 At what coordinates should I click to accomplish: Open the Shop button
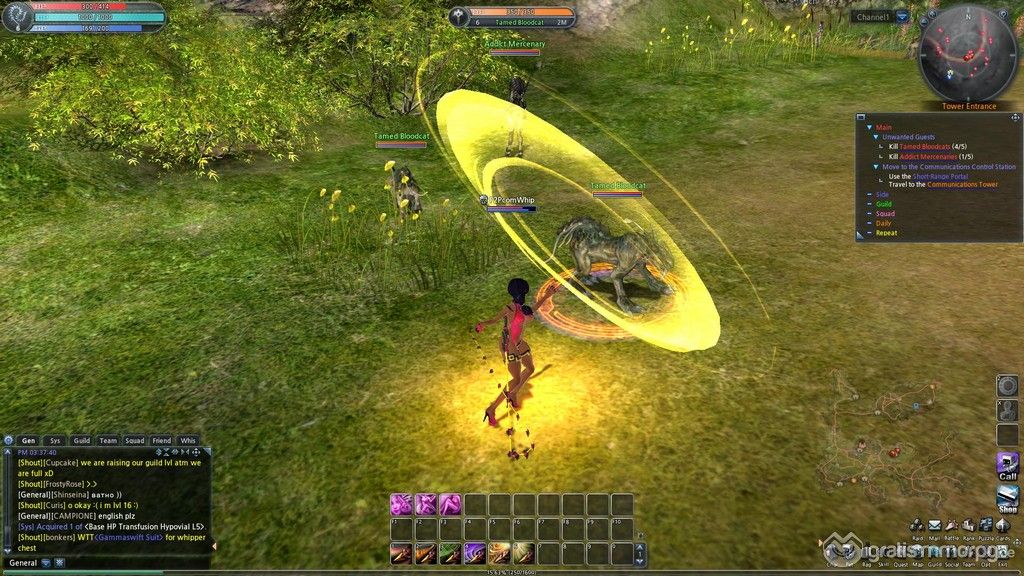tap(1007, 498)
